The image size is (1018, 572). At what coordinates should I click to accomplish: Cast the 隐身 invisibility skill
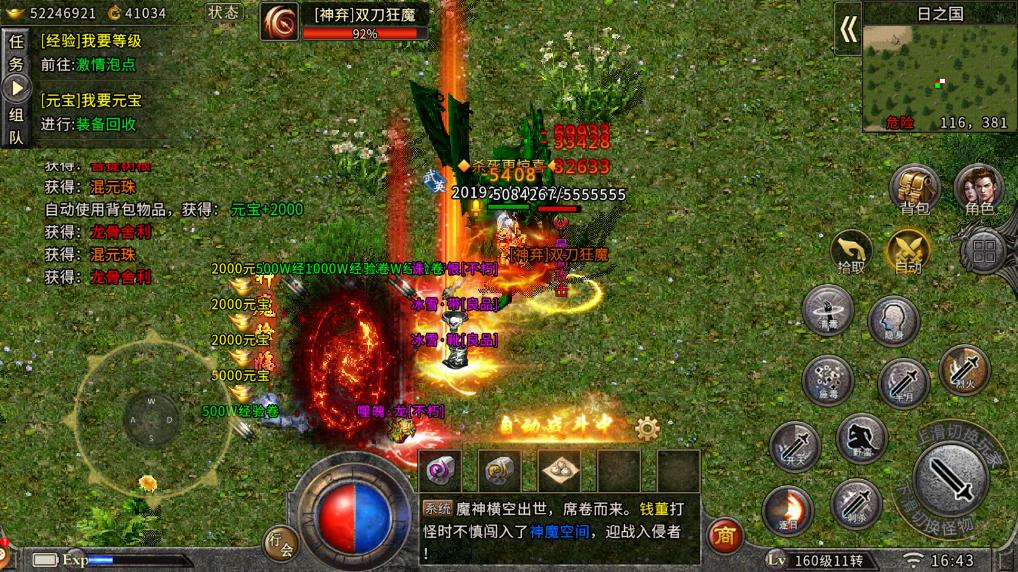click(x=893, y=321)
